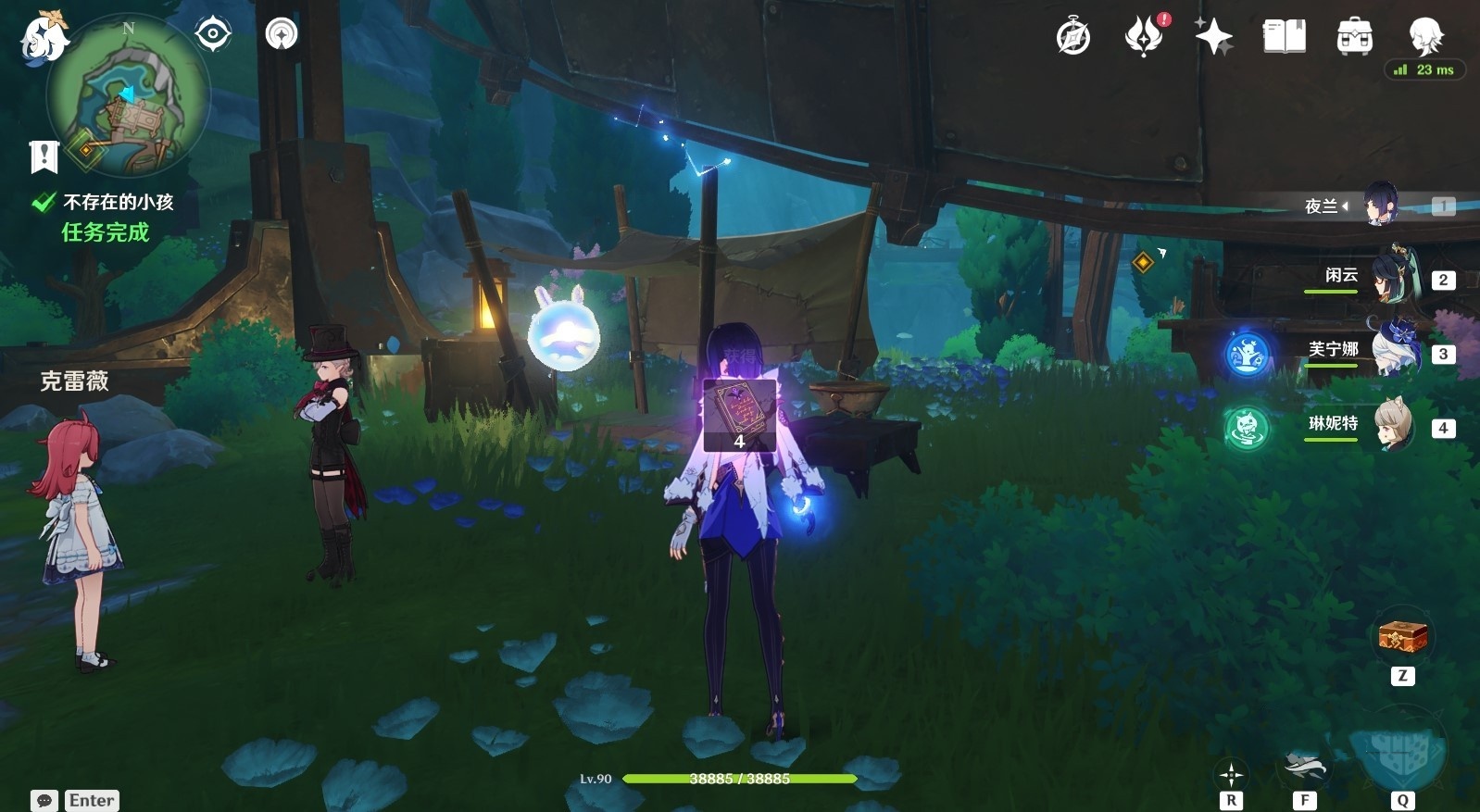Open the circular minimap
This screenshot has height=812, width=1480.
[128, 95]
